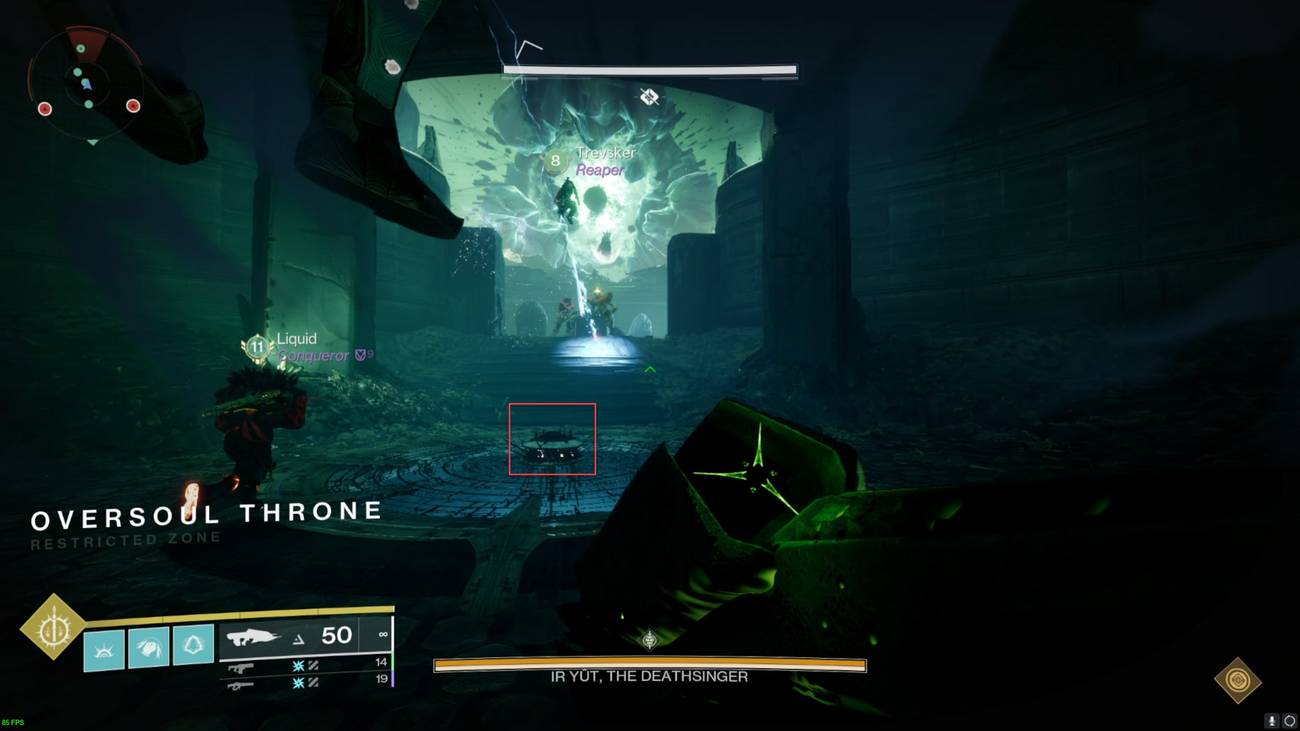The image size is (1300, 731).
Task: Click the voice chat microphone icon
Action: pos(1272,720)
